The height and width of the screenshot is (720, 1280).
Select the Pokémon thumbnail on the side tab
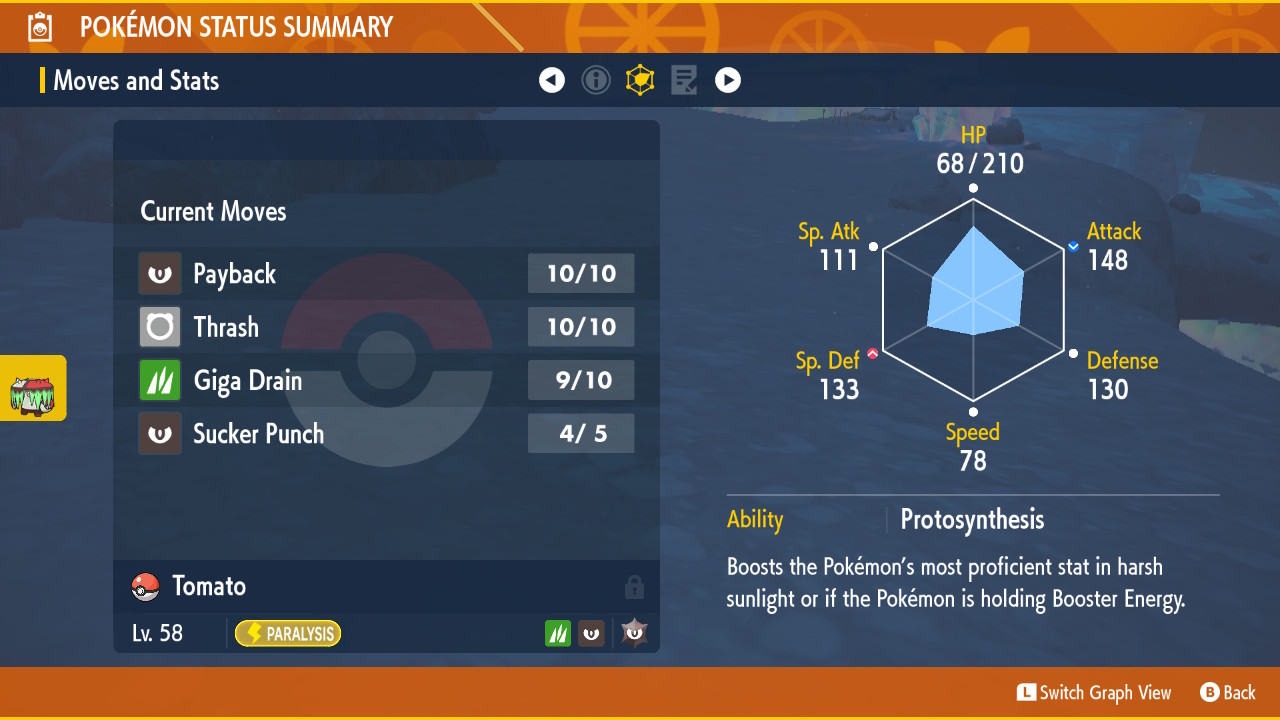click(x=32, y=389)
